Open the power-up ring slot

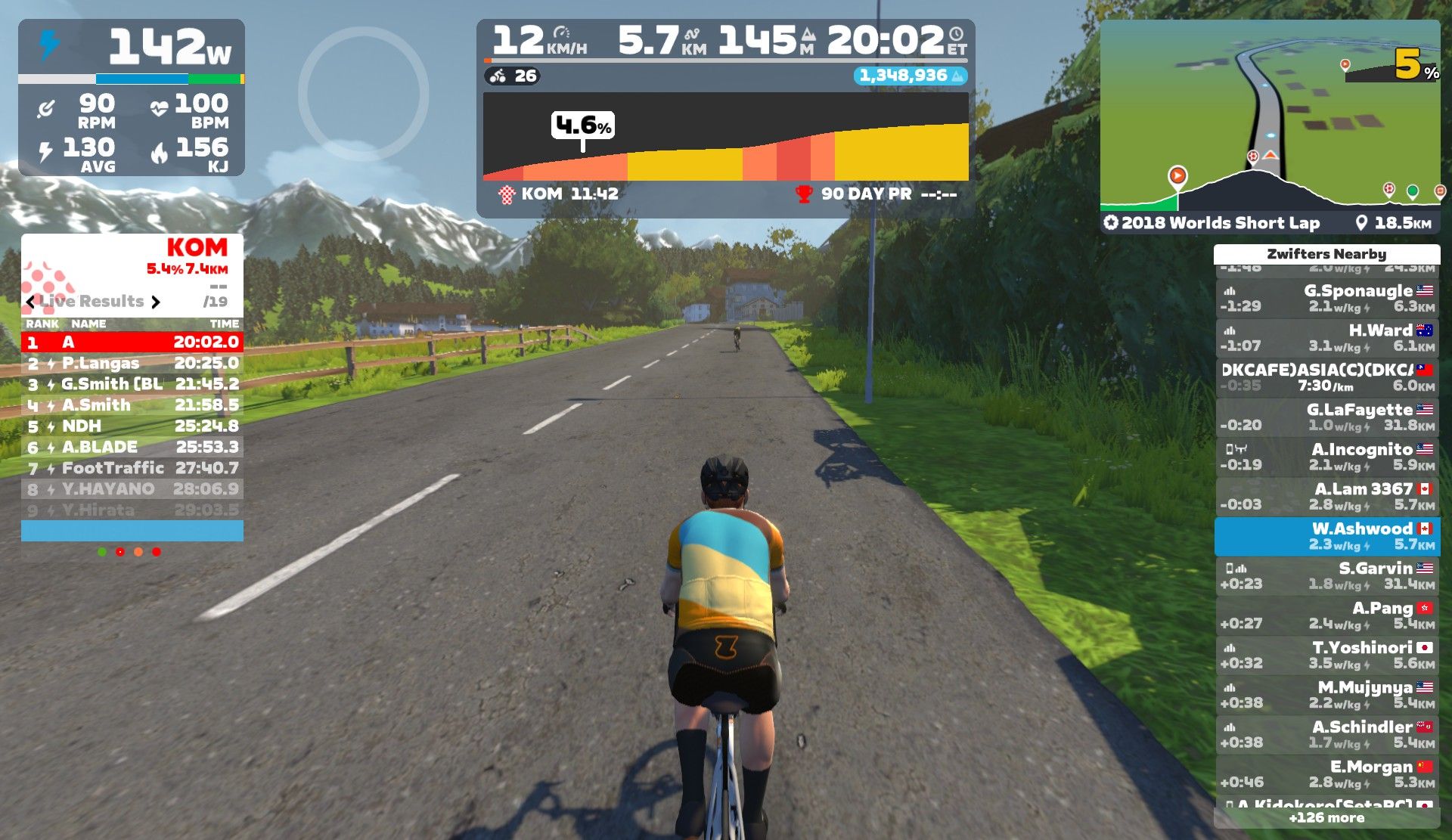point(363,94)
